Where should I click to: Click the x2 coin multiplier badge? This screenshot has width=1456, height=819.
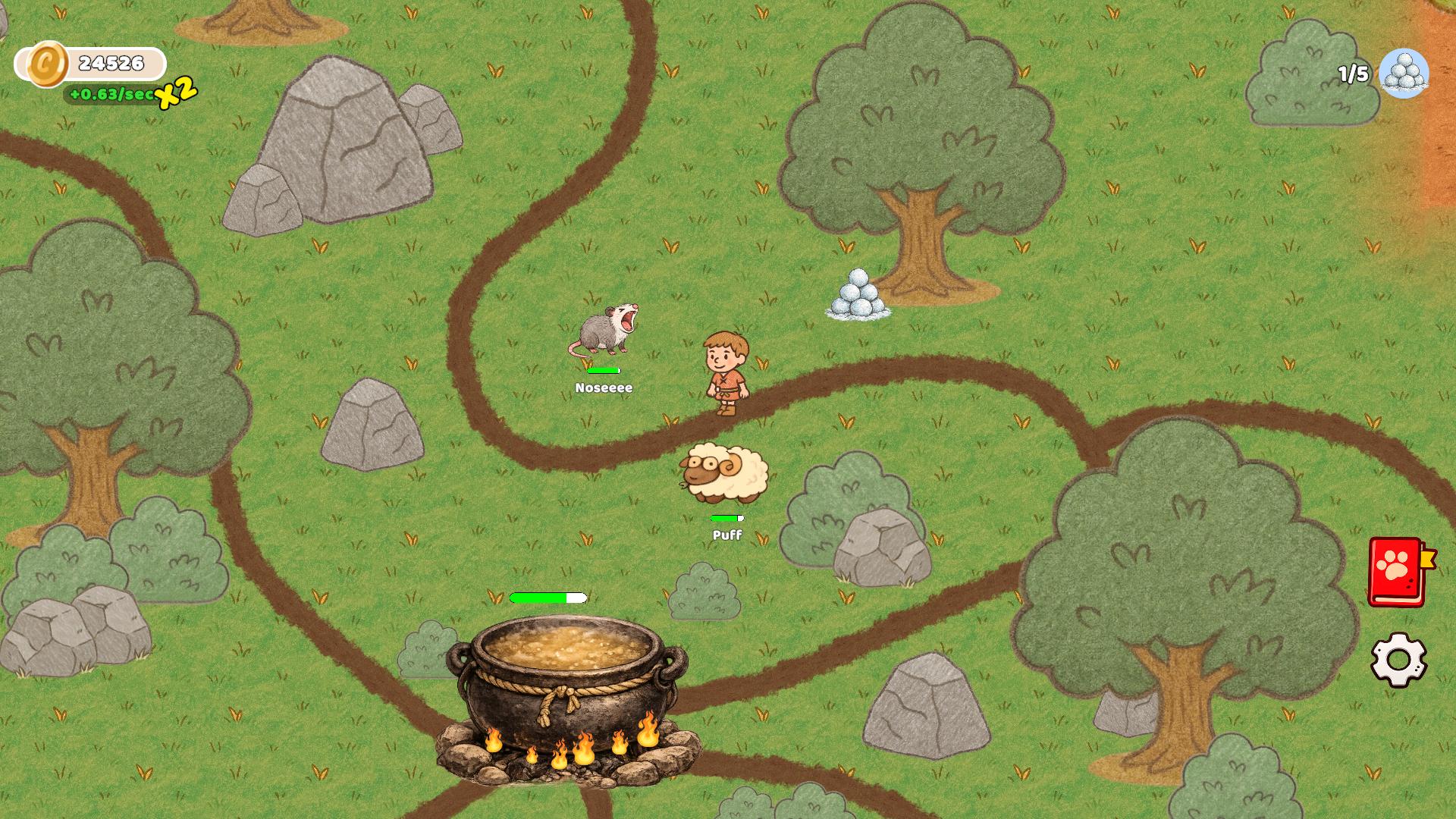coord(175,96)
